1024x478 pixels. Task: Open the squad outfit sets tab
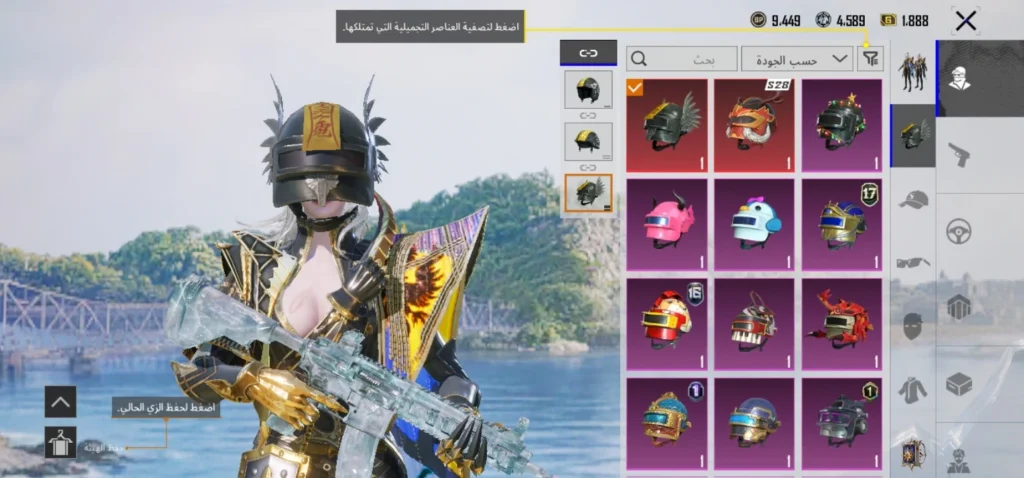912,72
